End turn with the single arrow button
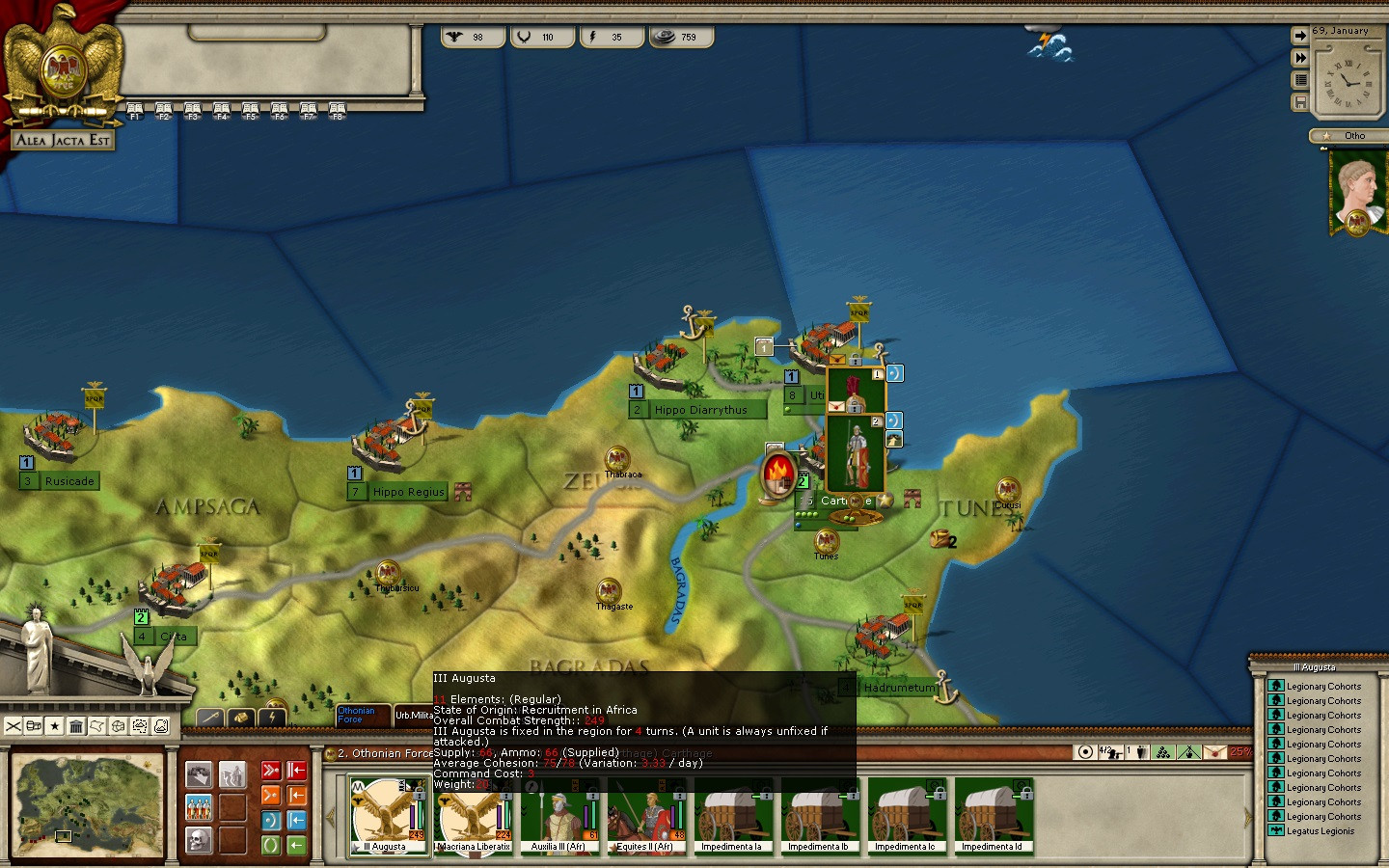The width and height of the screenshot is (1389, 868). point(1300,36)
